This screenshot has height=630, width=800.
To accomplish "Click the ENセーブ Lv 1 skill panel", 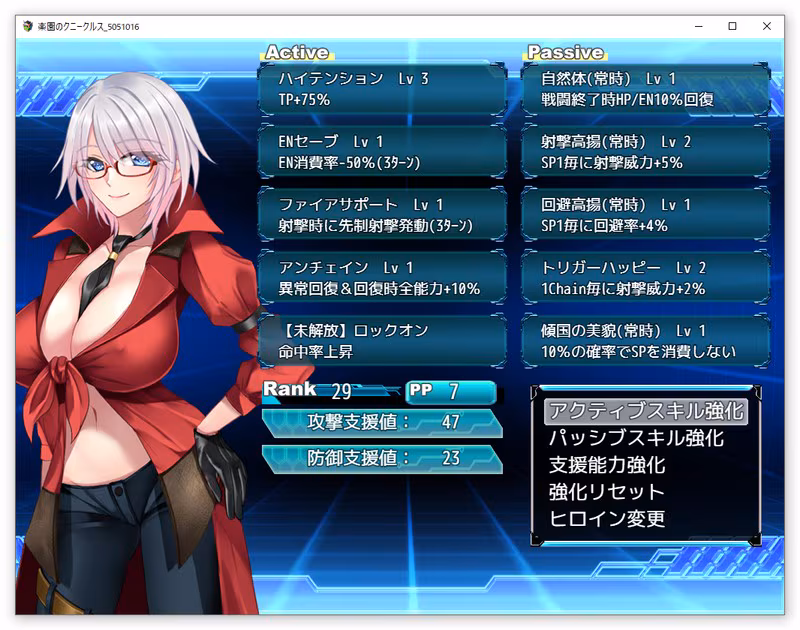I will click(382, 152).
